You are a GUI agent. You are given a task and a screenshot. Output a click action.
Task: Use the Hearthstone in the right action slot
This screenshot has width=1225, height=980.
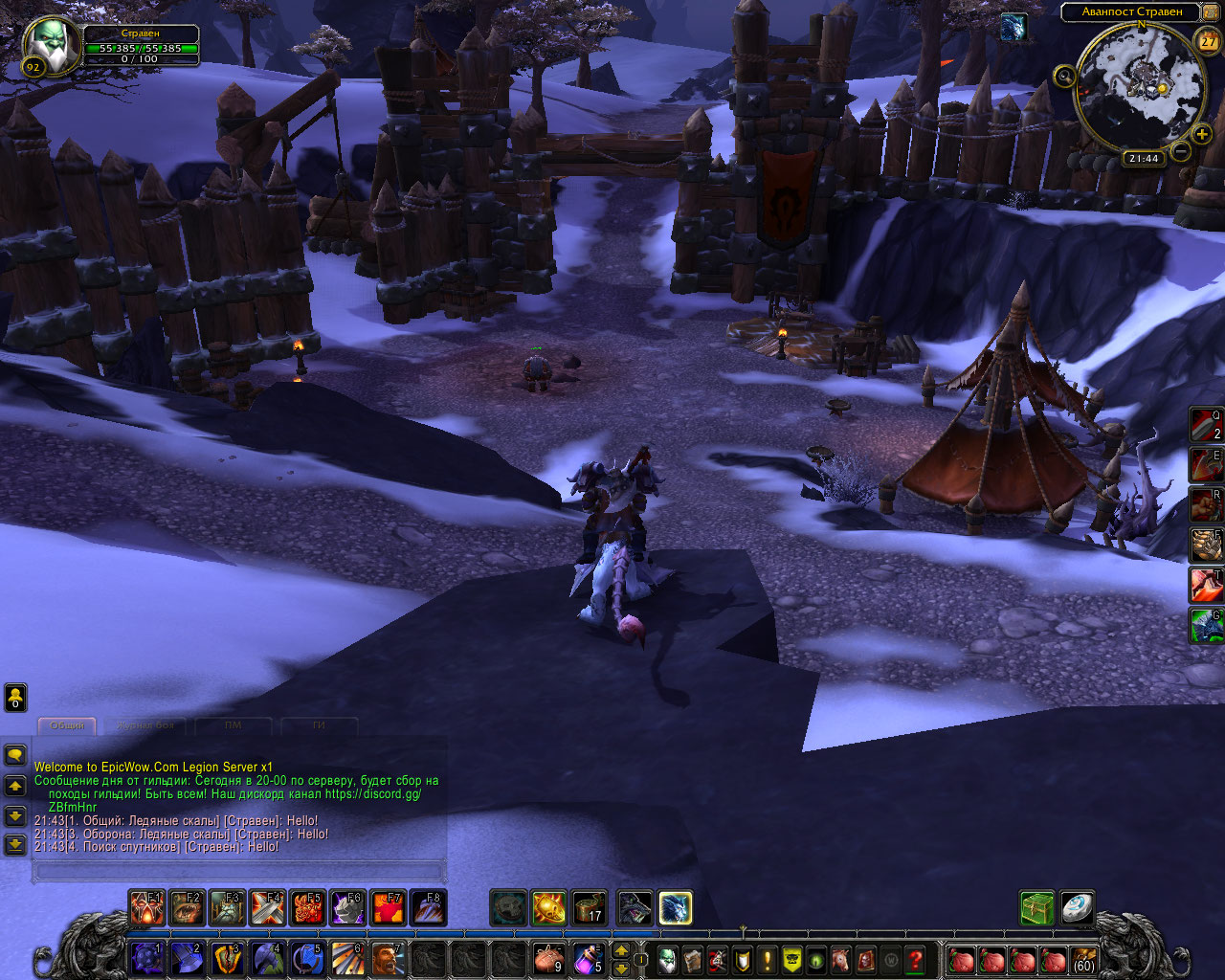(x=1077, y=907)
